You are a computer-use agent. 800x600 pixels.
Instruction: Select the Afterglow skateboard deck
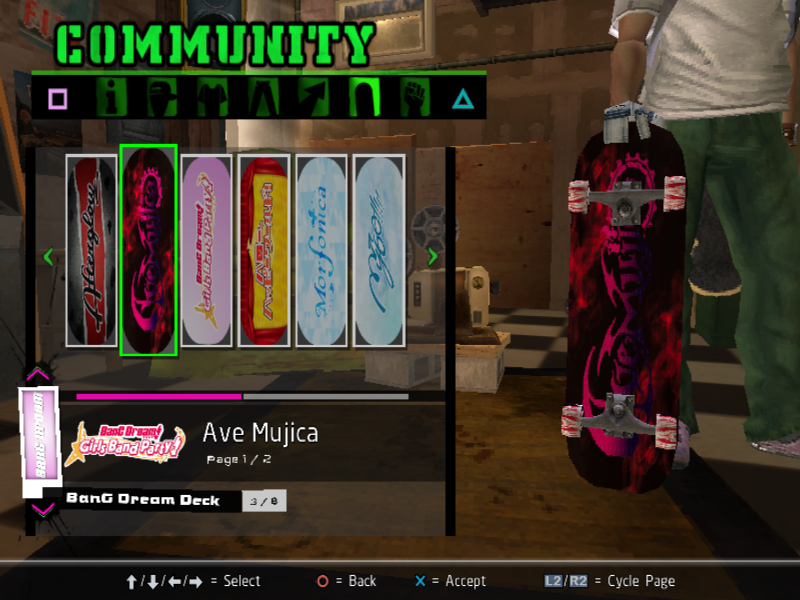coord(92,251)
